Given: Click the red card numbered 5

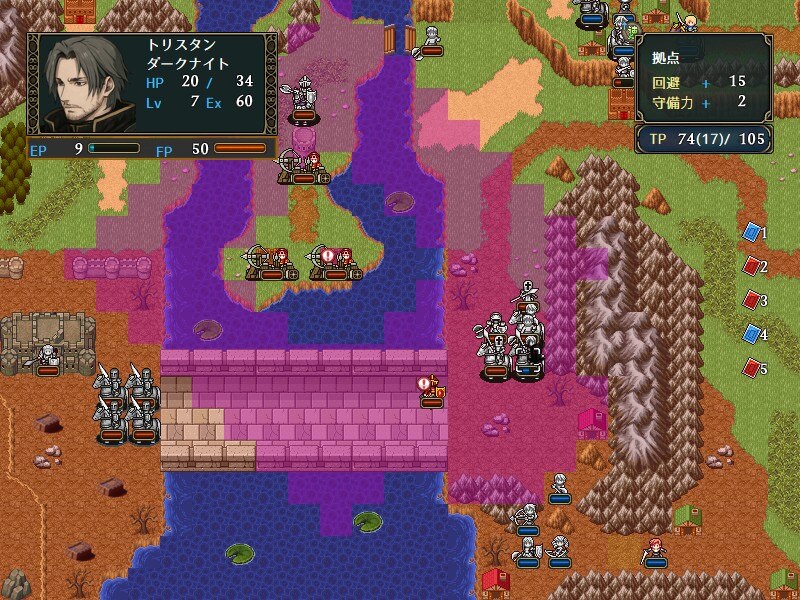Looking at the screenshot, I should click(x=752, y=368).
